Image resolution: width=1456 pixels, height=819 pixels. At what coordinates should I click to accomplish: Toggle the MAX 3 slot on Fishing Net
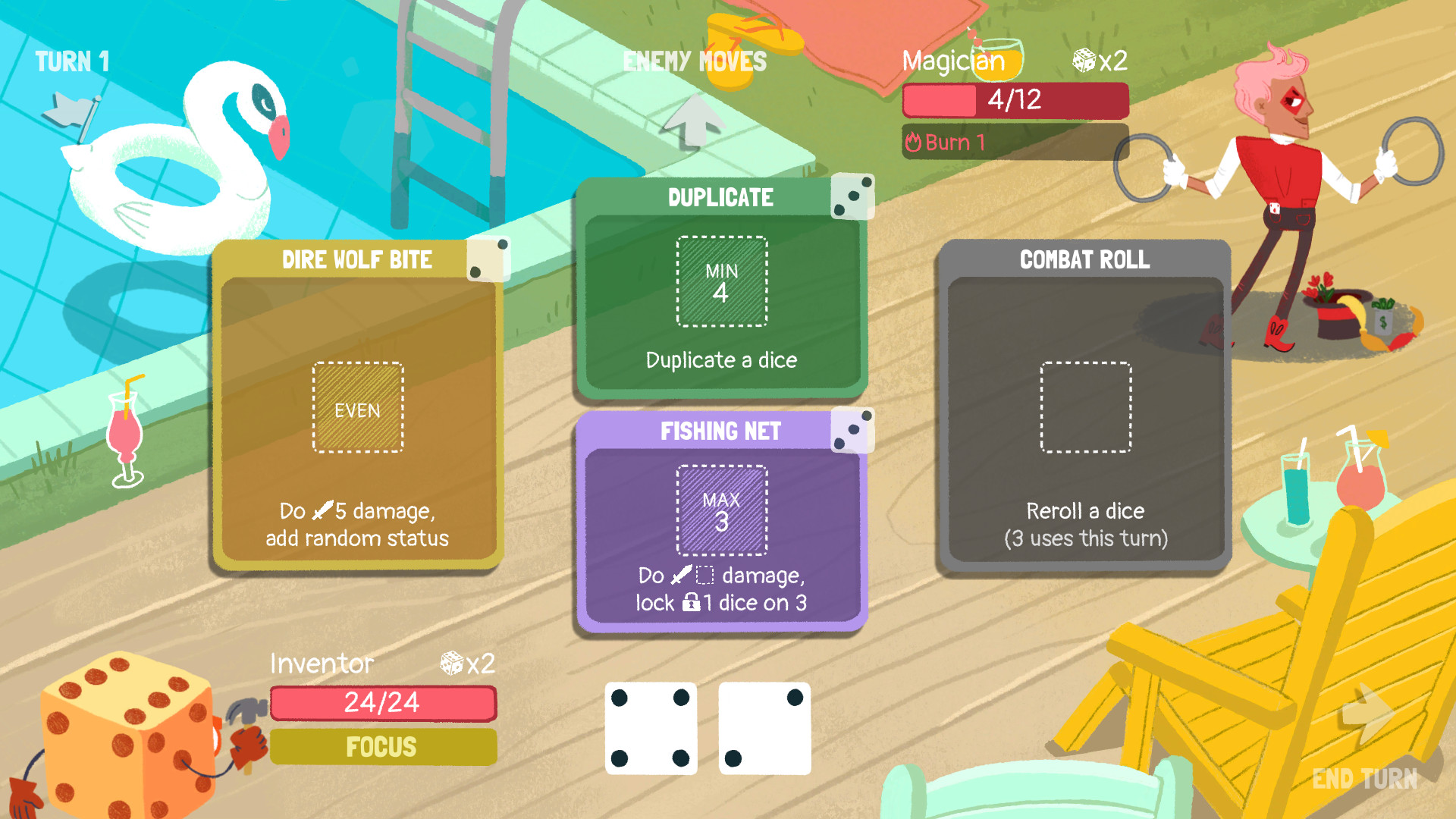721,507
